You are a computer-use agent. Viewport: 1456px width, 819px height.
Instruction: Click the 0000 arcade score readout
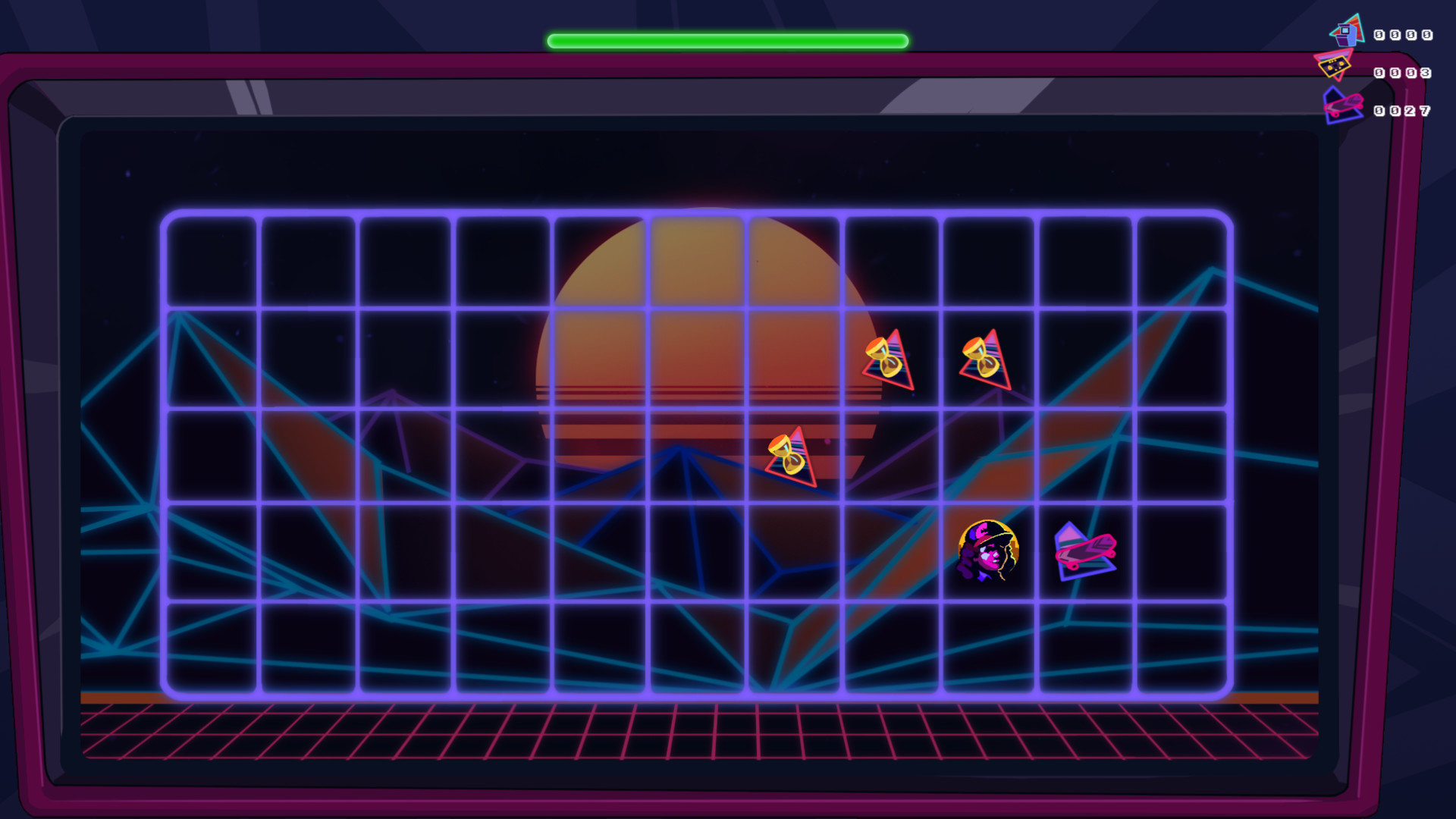pyautogui.click(x=1404, y=34)
